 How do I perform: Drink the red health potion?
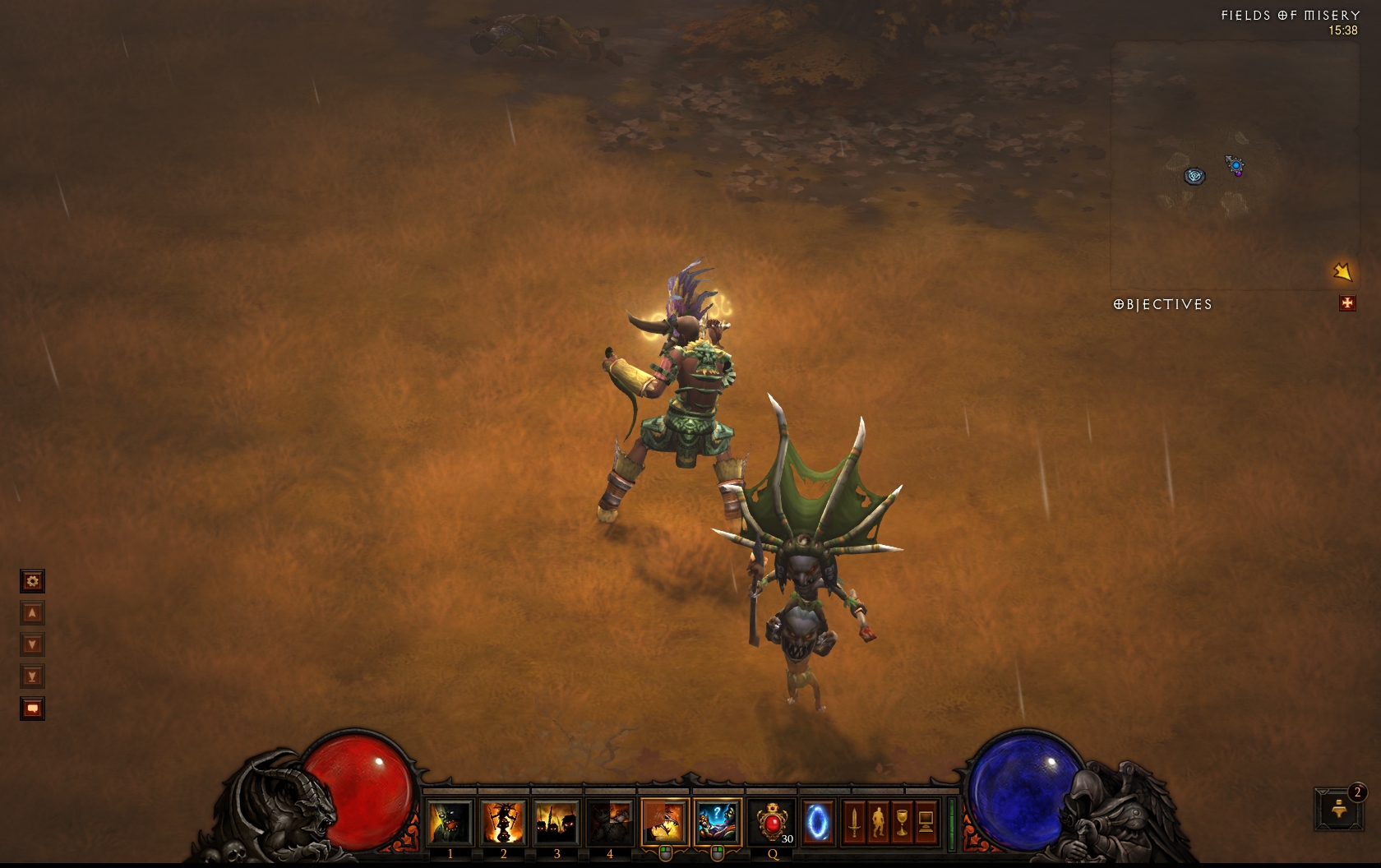click(x=773, y=822)
